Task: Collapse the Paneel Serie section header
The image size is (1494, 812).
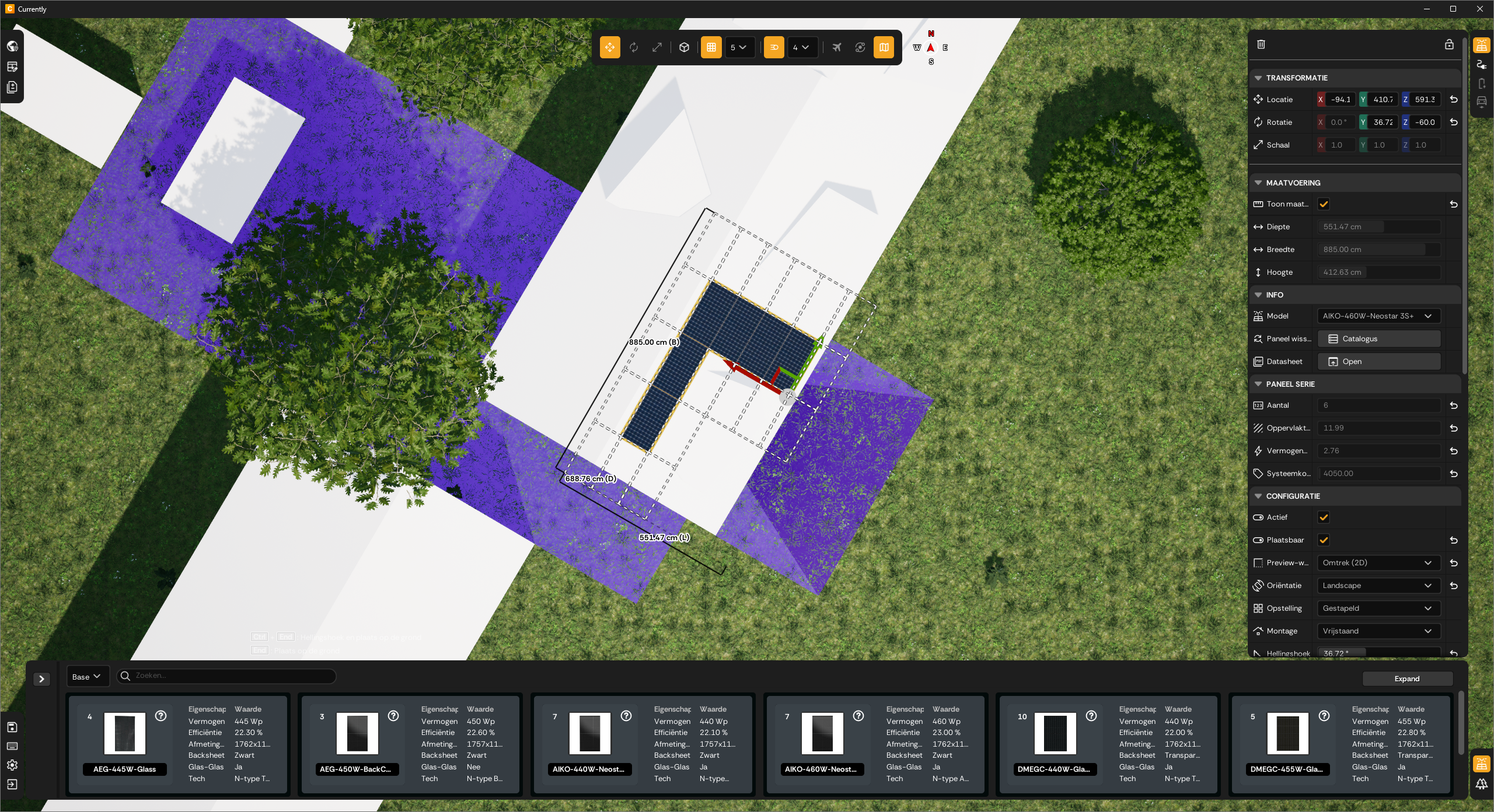Action: (x=1258, y=384)
